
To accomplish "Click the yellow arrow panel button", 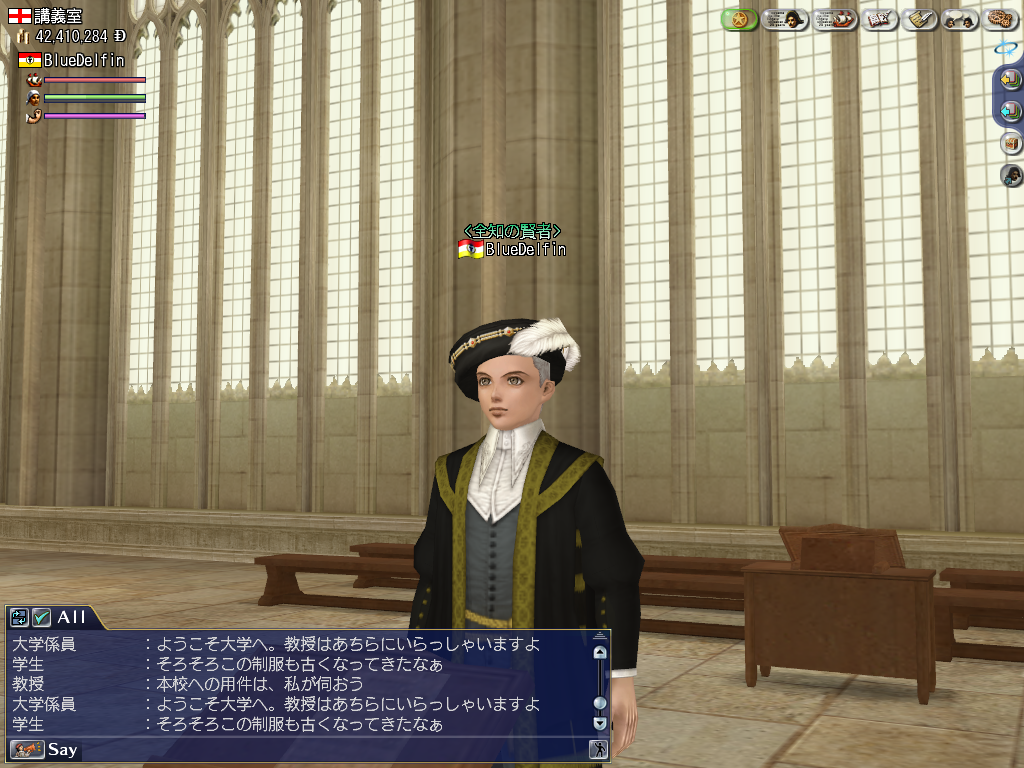I will point(1010,79).
